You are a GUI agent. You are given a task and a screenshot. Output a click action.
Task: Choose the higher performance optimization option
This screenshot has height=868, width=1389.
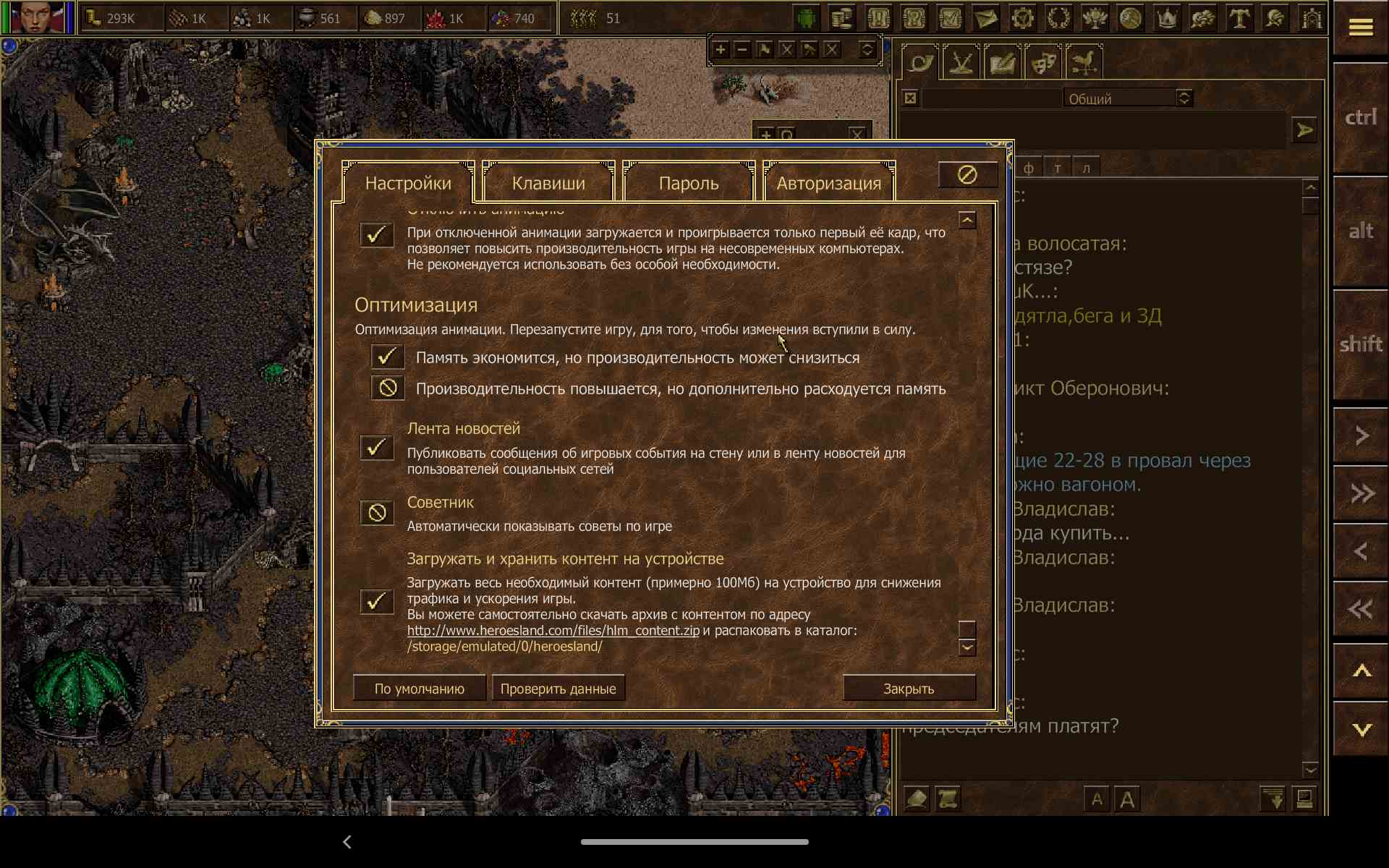tap(387, 388)
